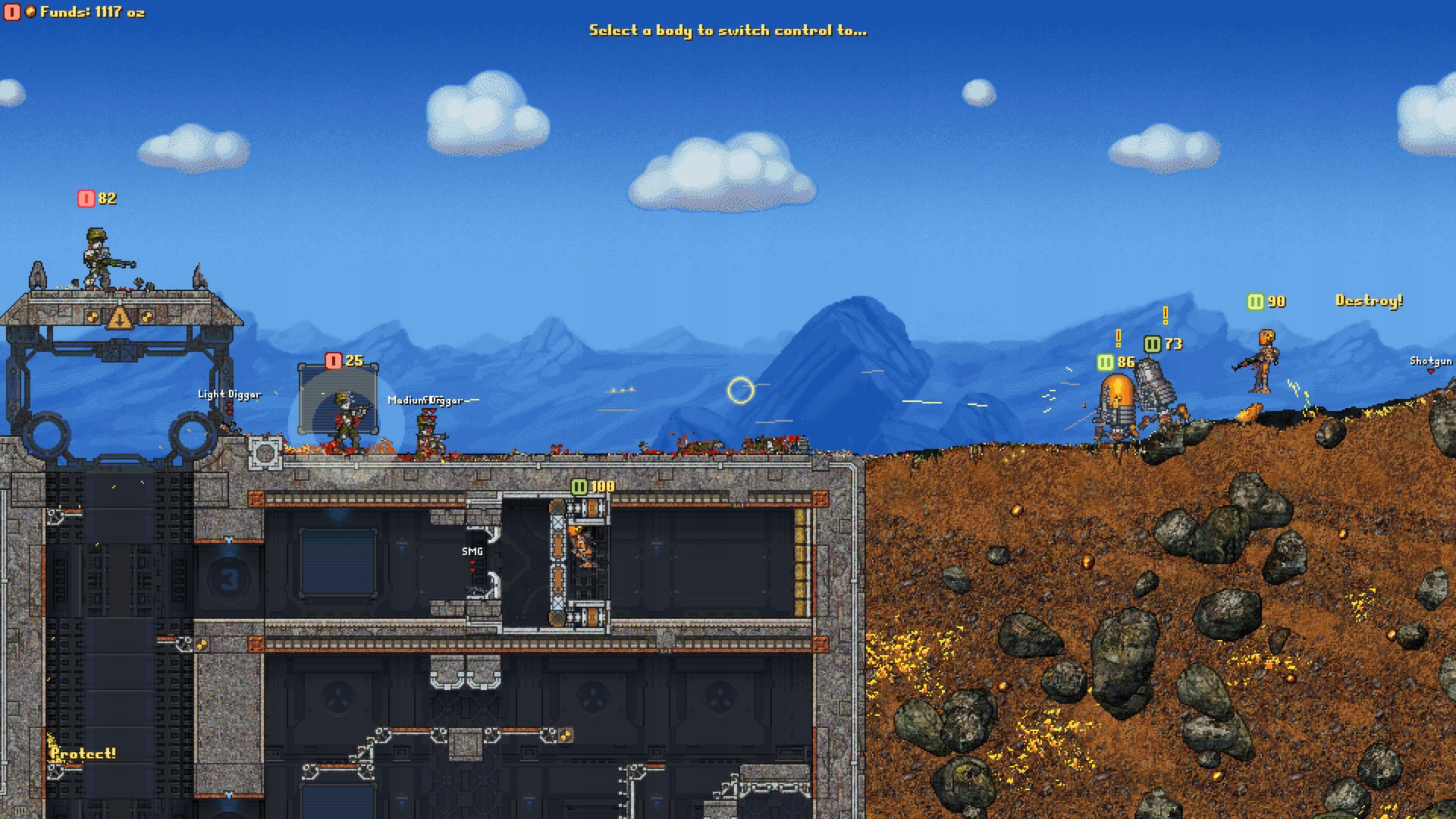
Task: Click the red brain icon in the top-left corner
Action: [12, 12]
